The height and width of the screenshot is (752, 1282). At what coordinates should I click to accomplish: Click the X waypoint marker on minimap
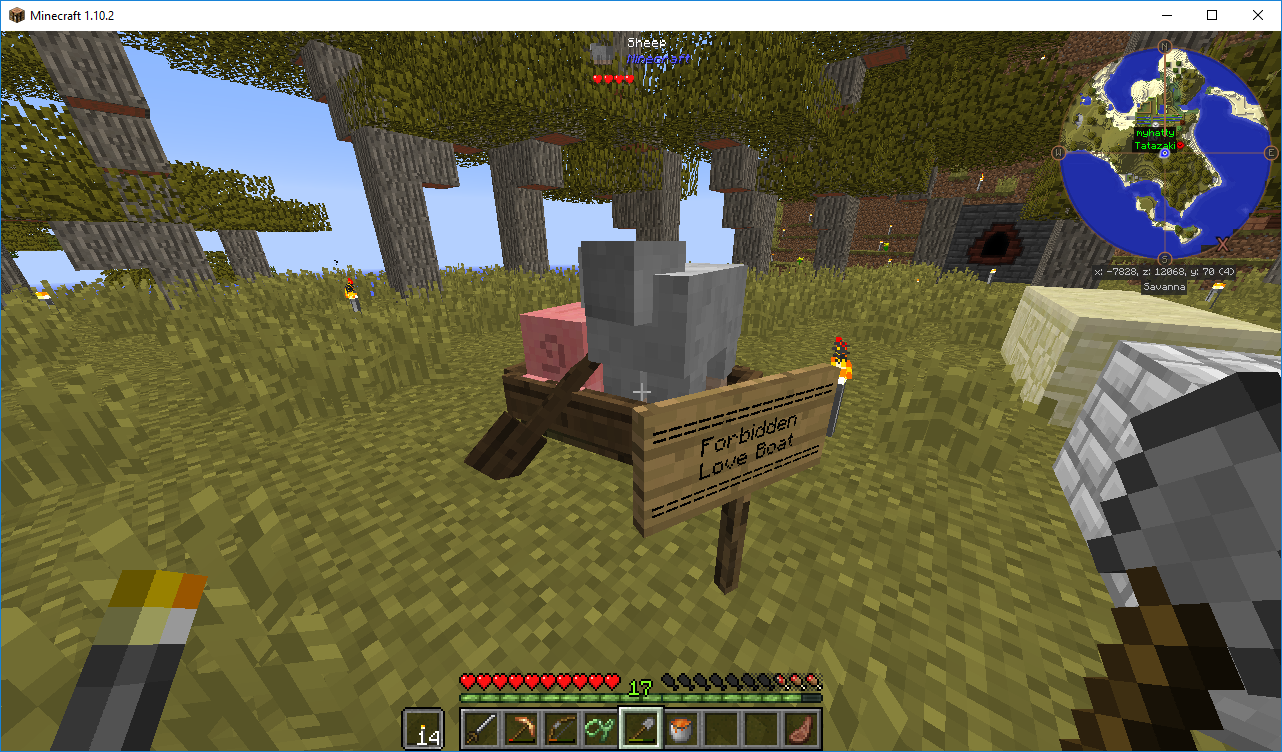(x=1222, y=243)
